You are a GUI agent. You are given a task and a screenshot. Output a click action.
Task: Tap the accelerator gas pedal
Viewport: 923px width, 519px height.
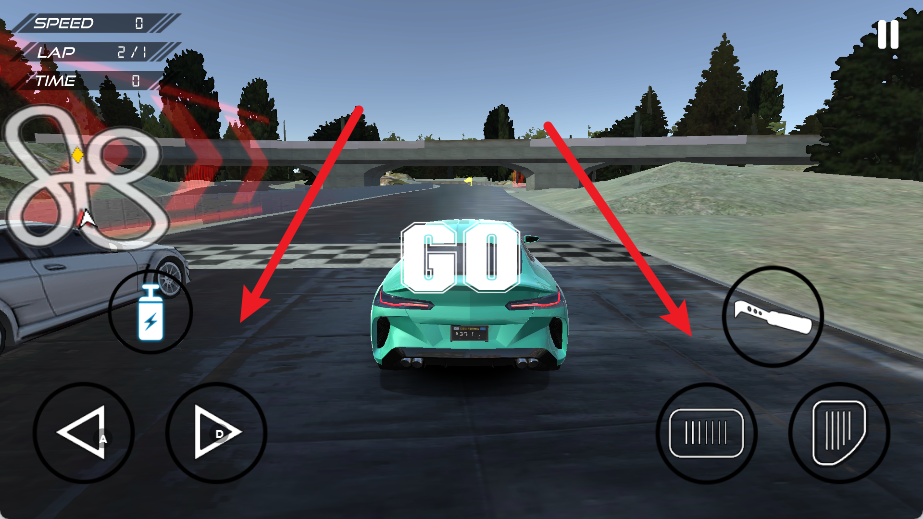[838, 433]
